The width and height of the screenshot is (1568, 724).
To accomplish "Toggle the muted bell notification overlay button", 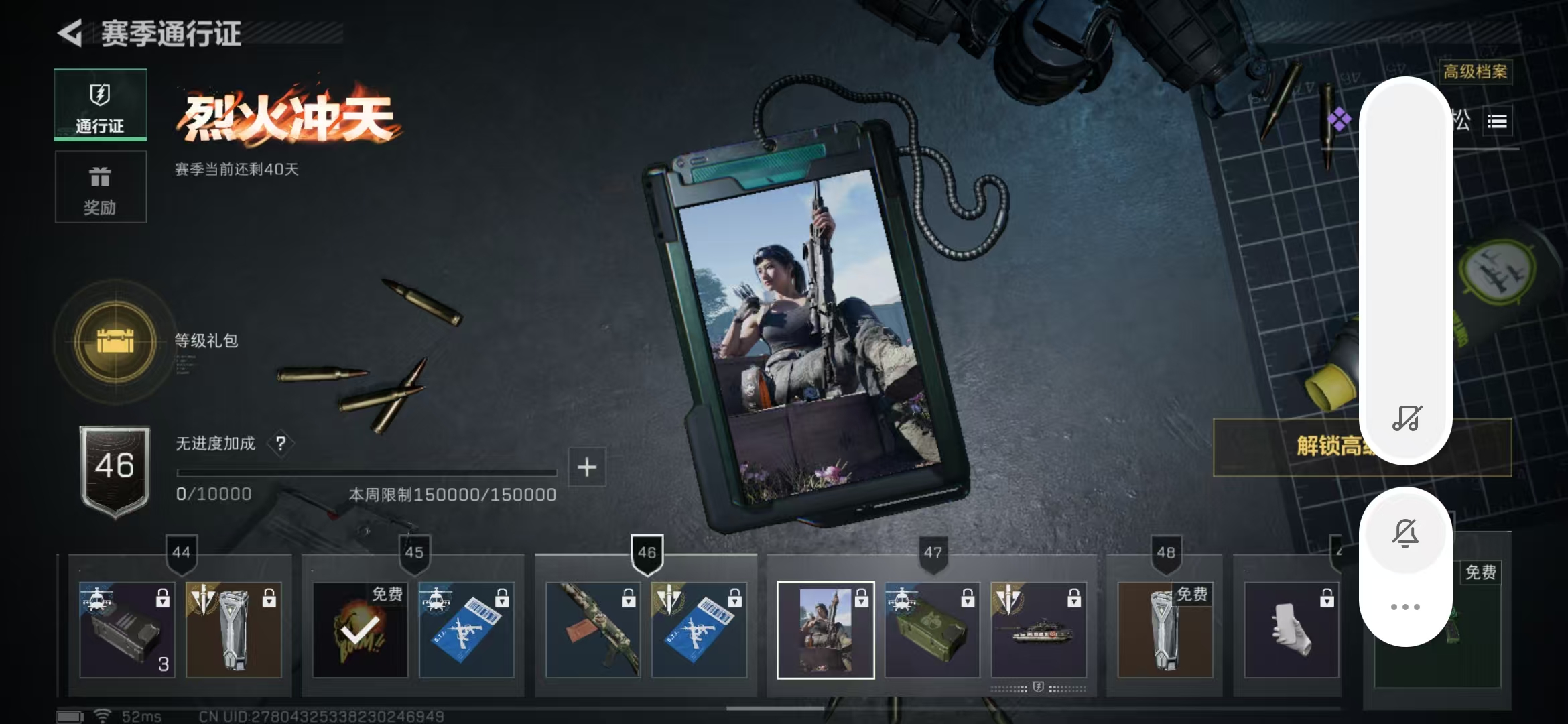I will (1406, 534).
